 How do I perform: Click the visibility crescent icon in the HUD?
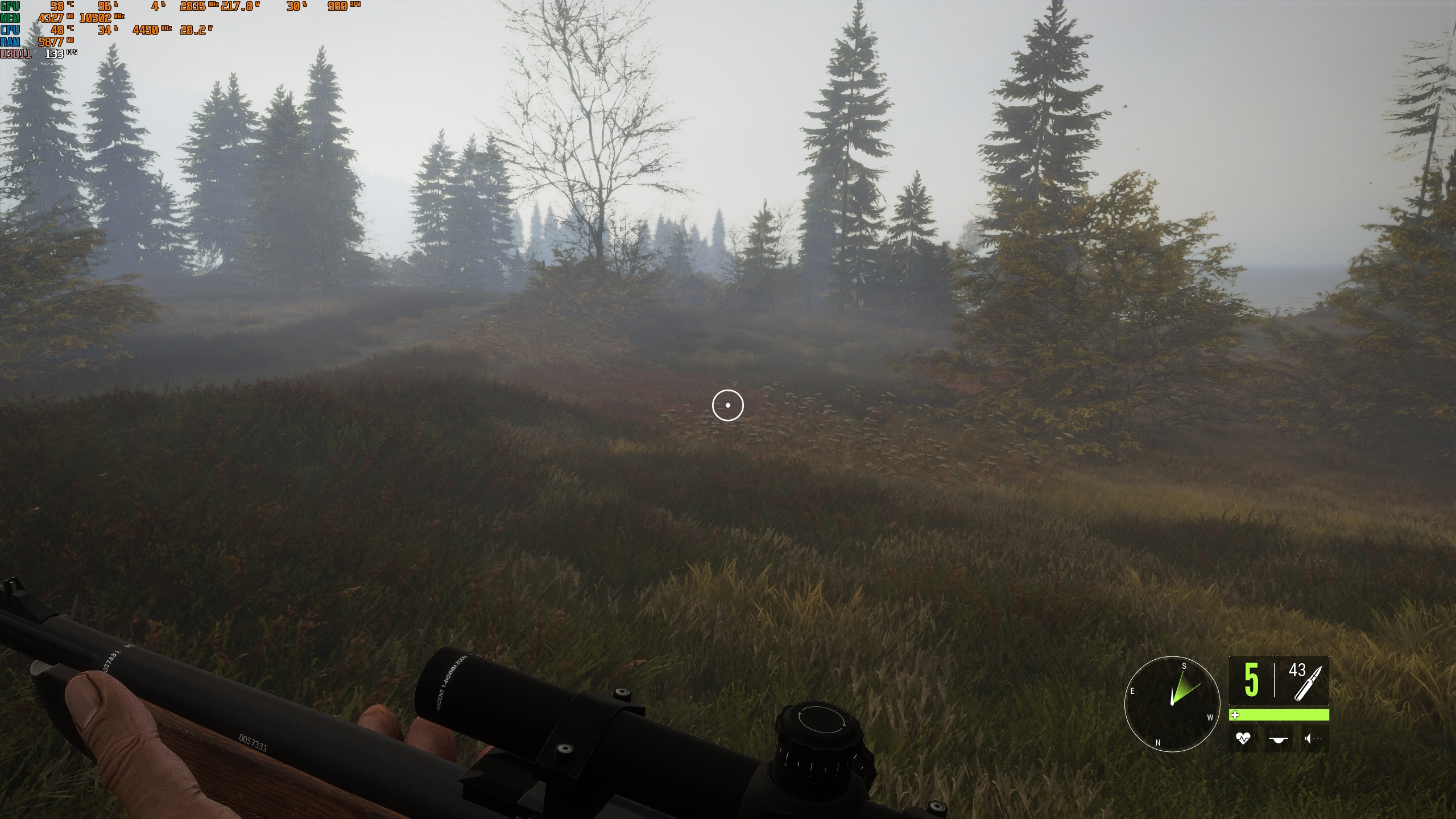1279,738
